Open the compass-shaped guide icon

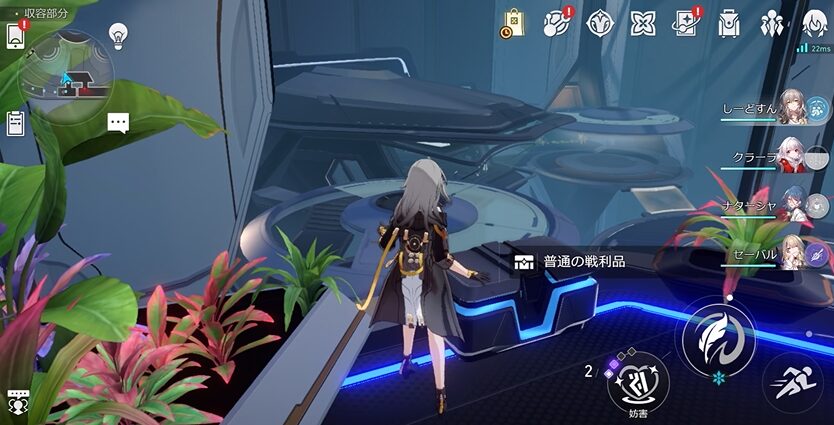[x=599, y=24]
